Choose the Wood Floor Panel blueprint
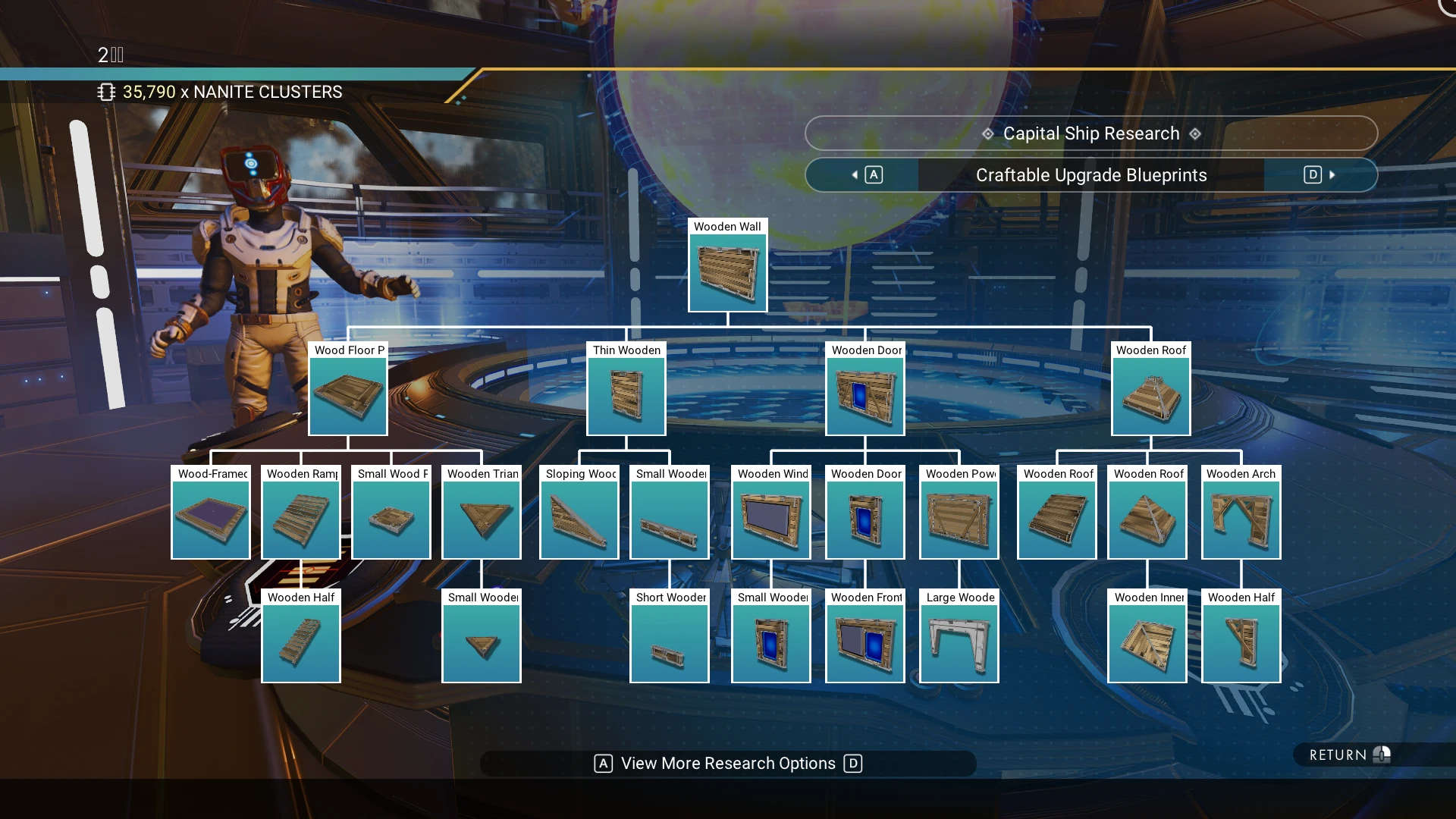This screenshot has height=819, width=1456. pyautogui.click(x=348, y=395)
